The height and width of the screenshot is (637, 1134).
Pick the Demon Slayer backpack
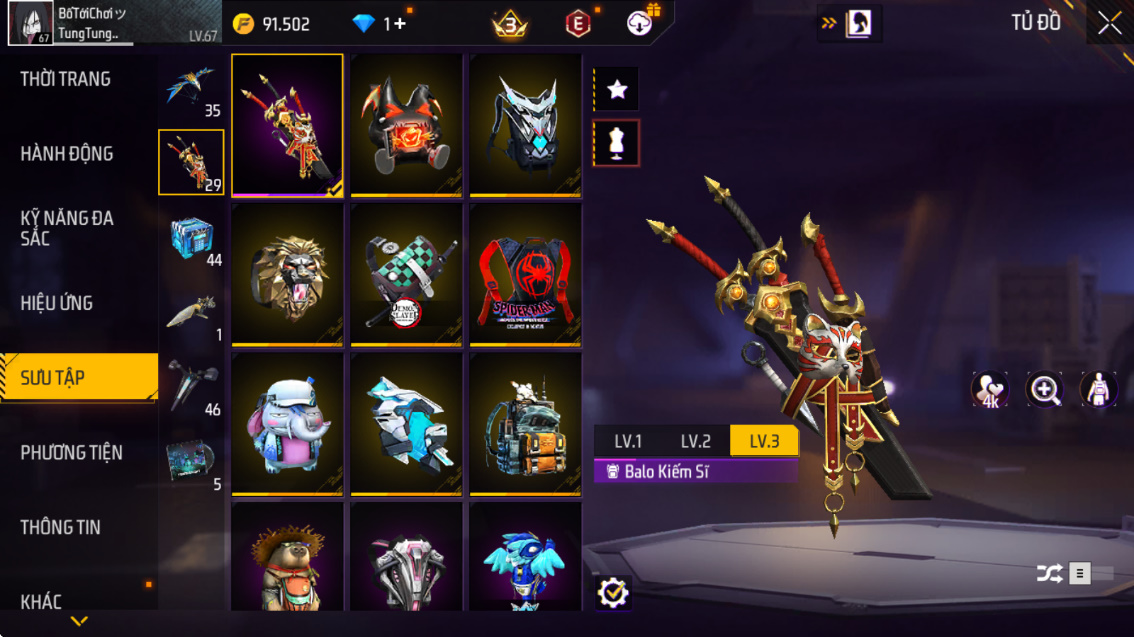[x=406, y=274]
